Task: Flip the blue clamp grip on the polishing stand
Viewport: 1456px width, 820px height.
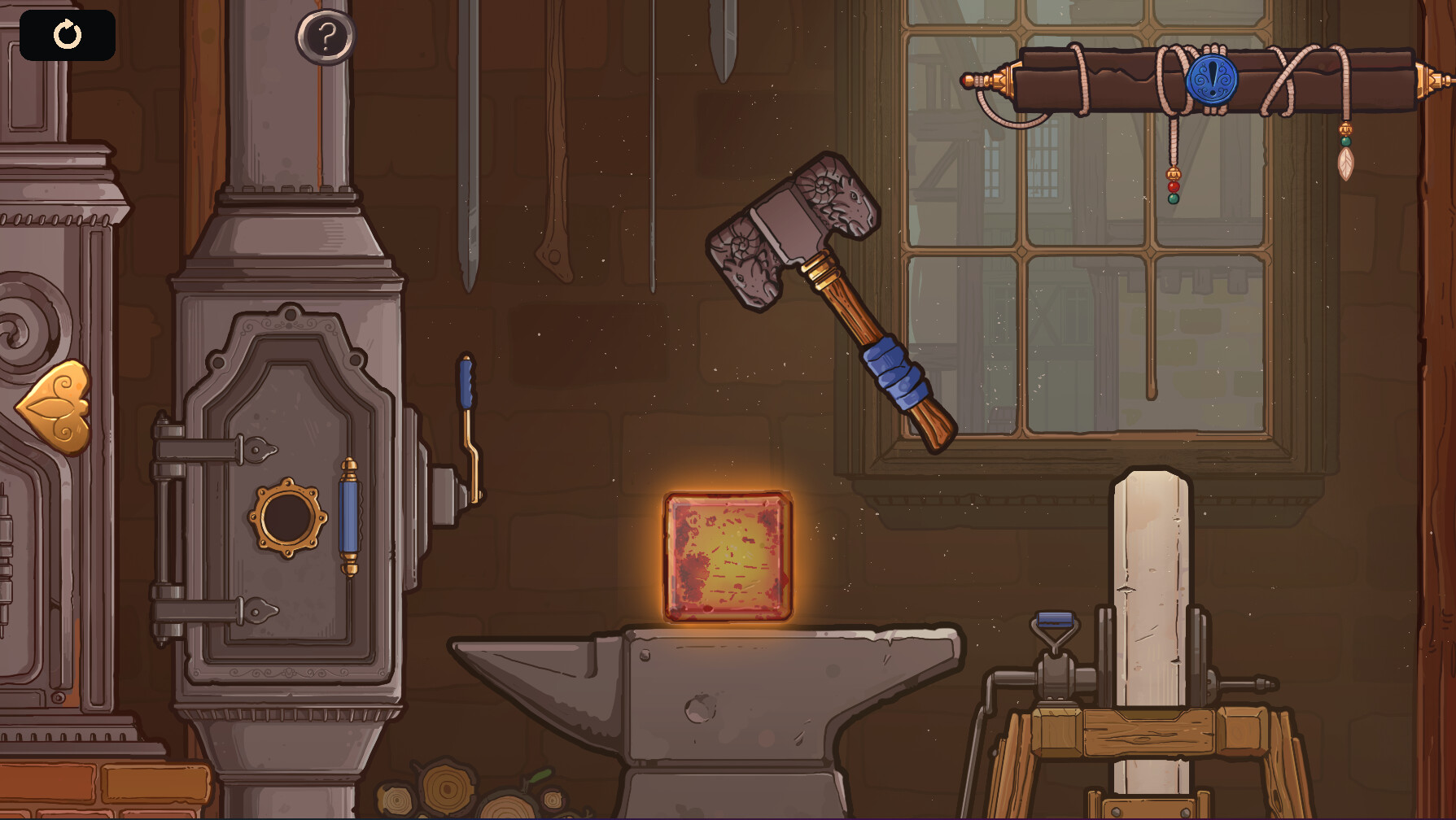Action: (1054, 620)
